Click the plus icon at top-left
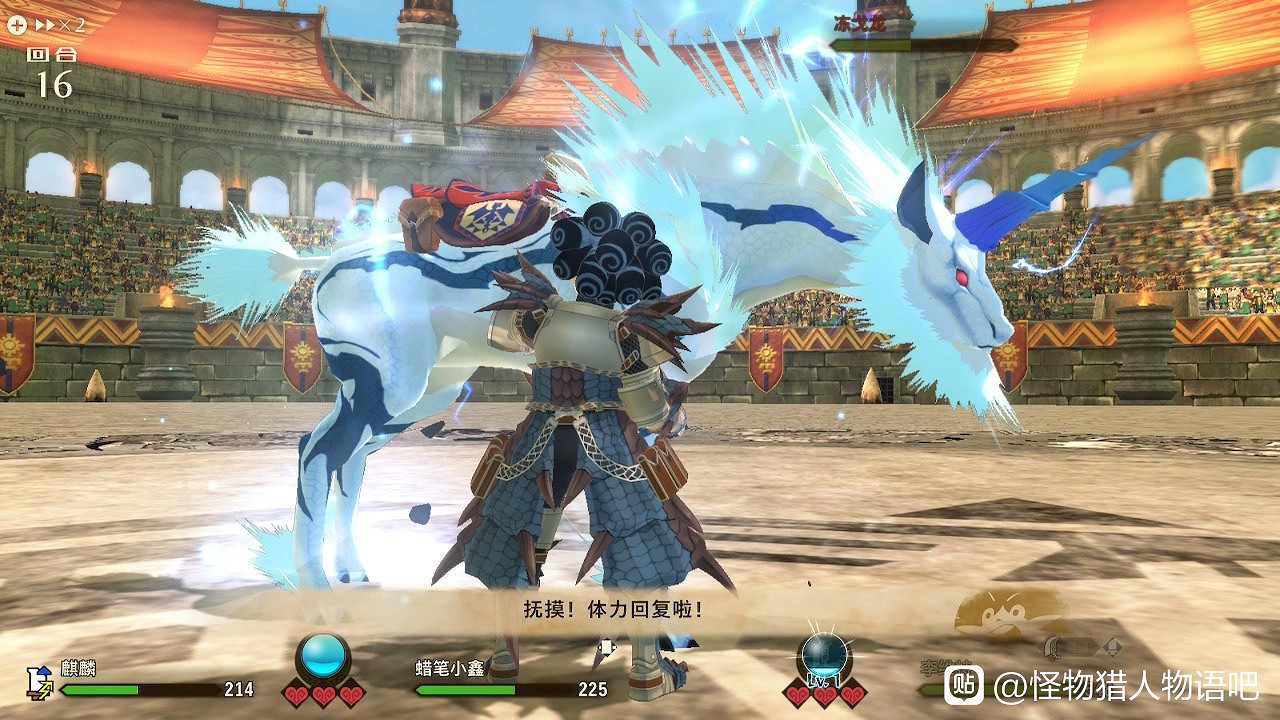The image size is (1280, 720). pyautogui.click(x=17, y=24)
